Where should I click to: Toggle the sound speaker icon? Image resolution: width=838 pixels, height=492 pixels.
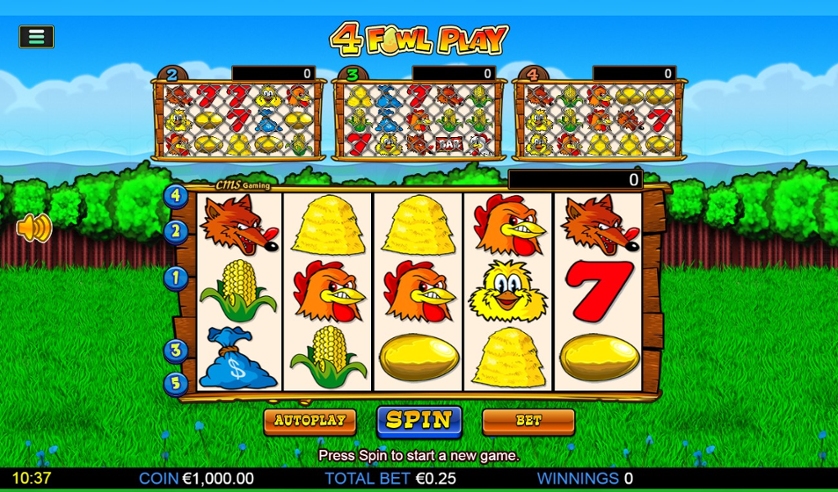33,228
